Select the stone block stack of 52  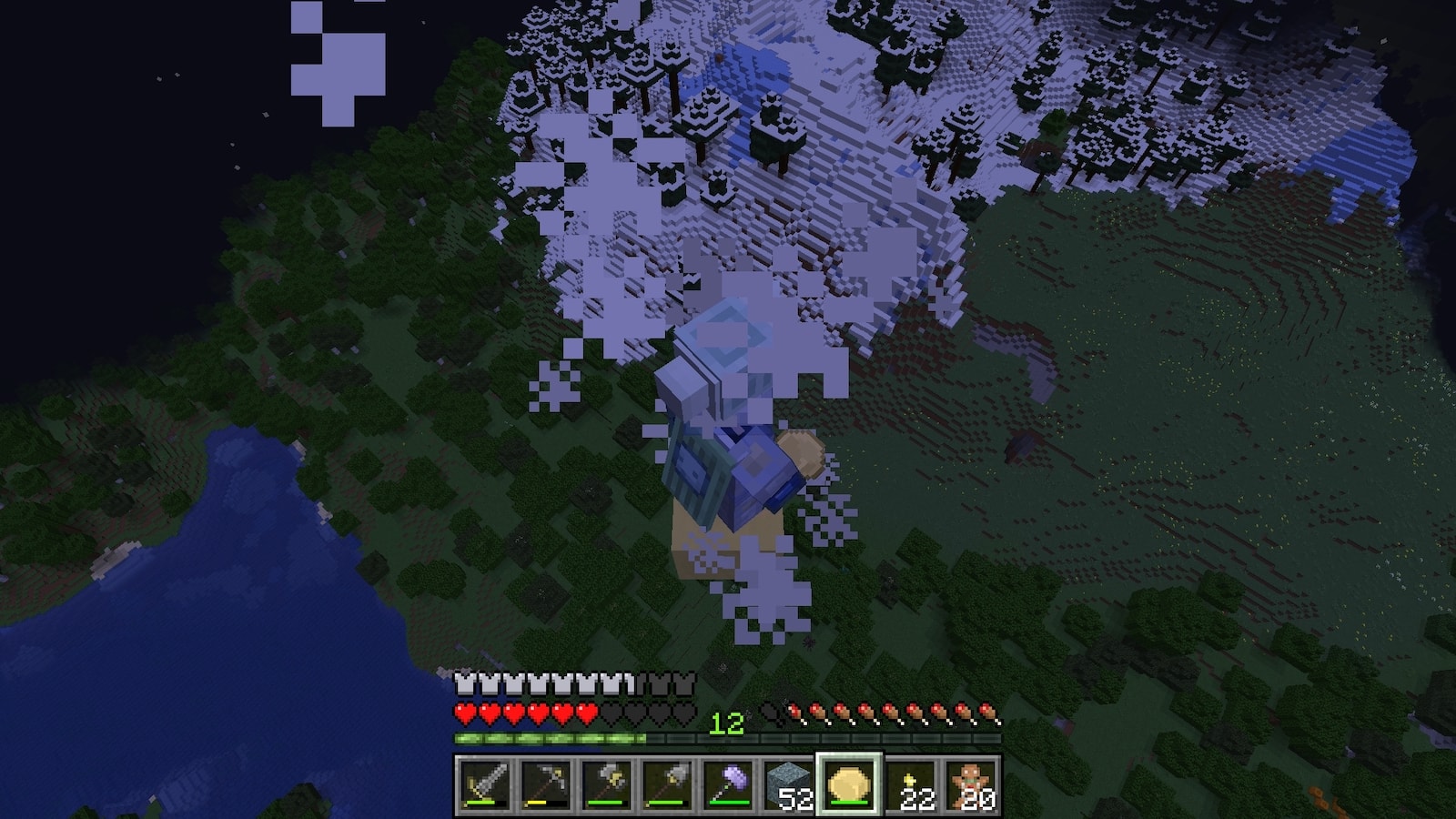pos(789,784)
